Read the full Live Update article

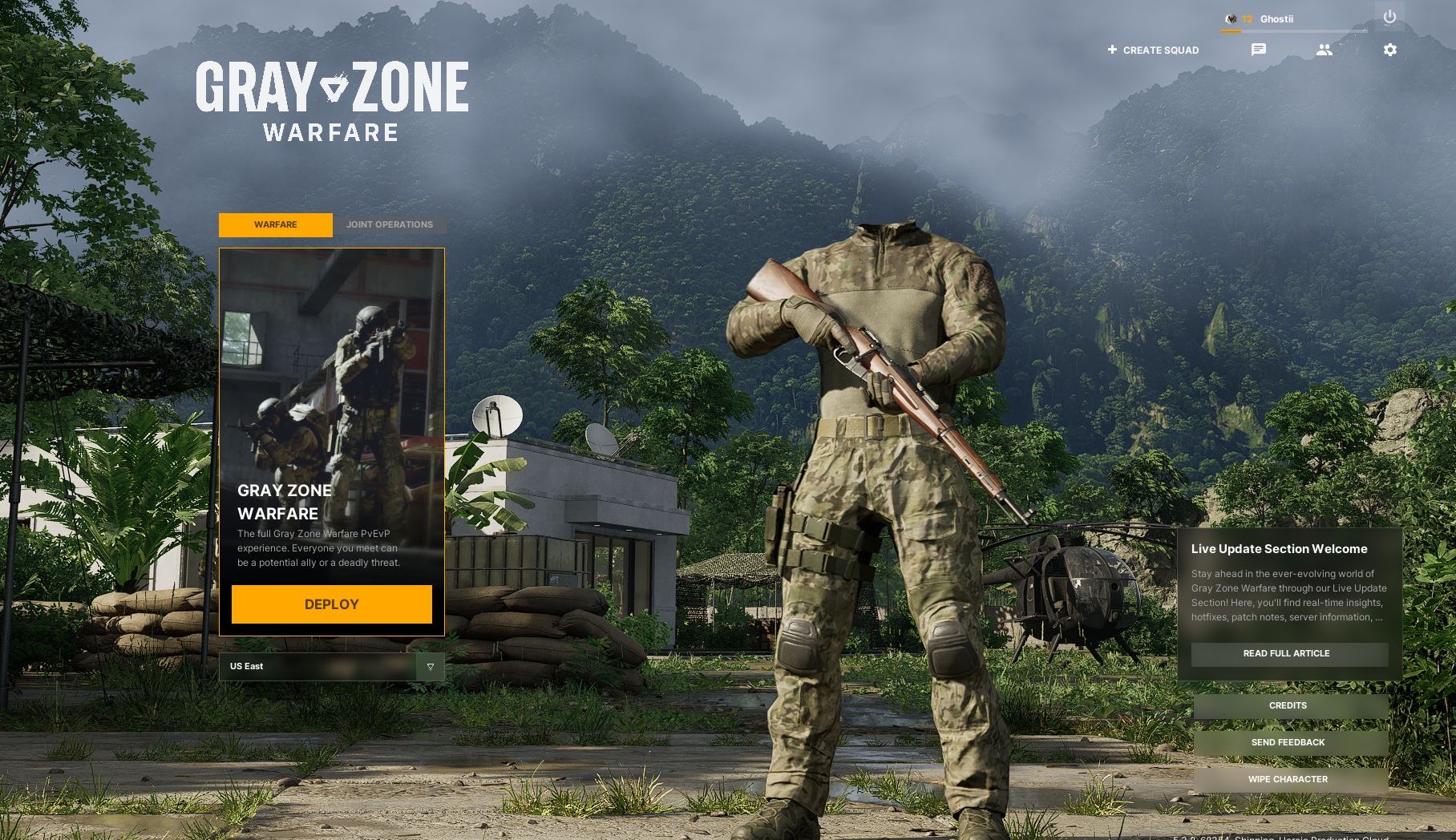1288,654
